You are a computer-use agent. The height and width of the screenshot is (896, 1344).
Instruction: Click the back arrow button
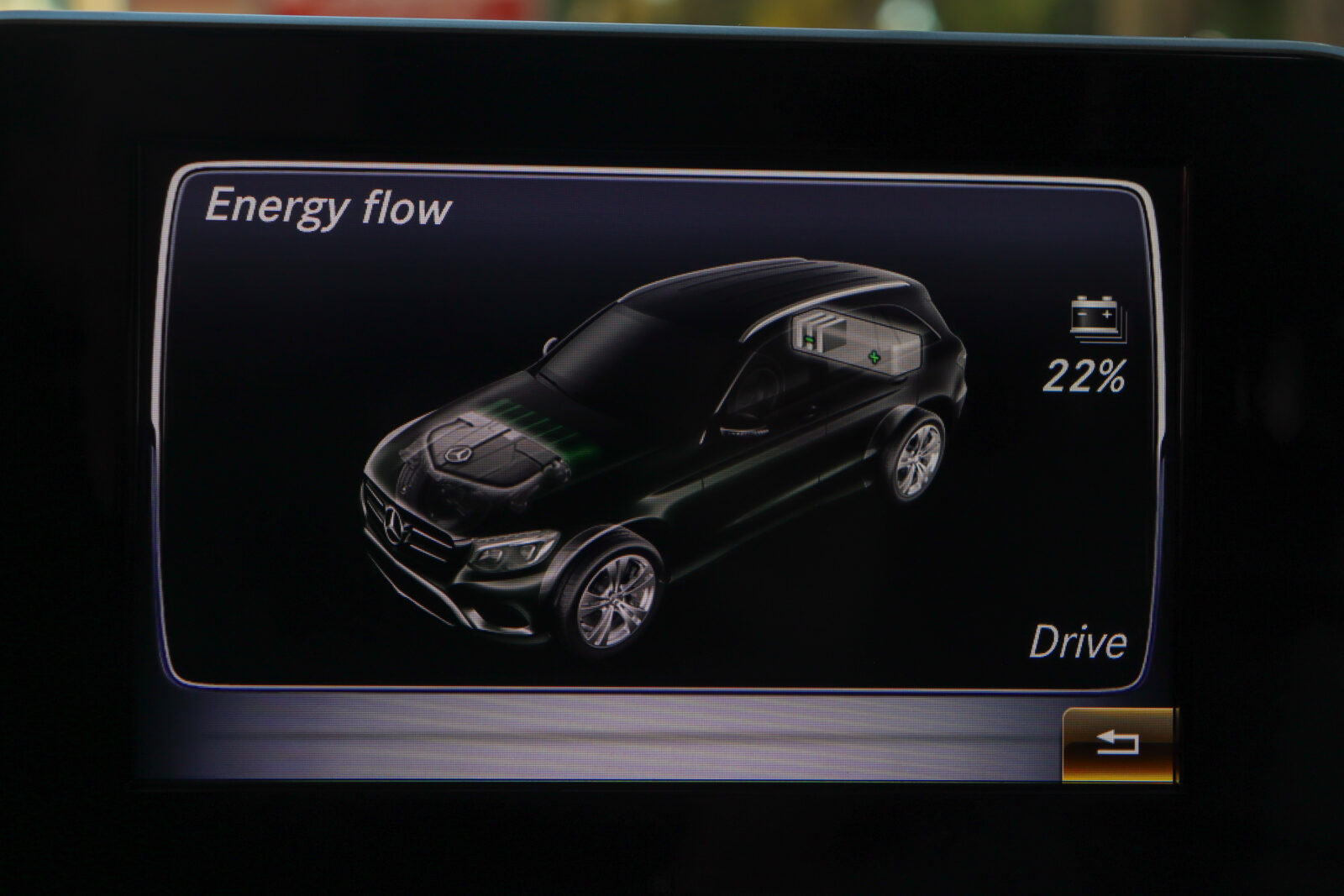[x=1118, y=743]
